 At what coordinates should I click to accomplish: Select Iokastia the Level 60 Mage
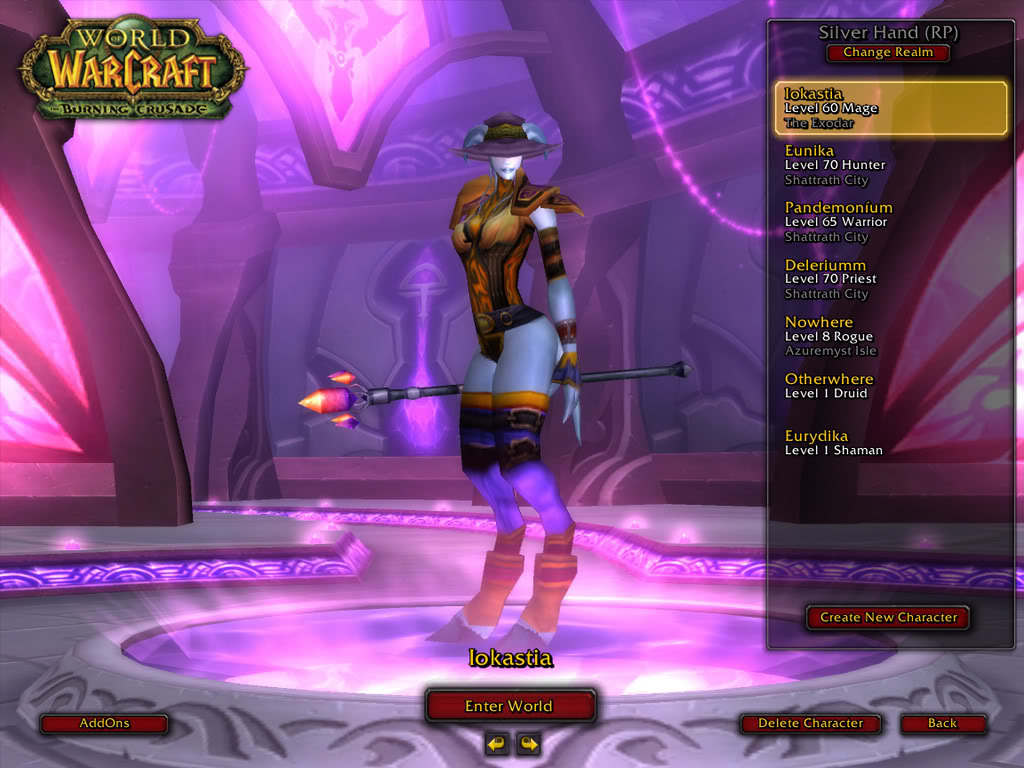tap(890, 109)
